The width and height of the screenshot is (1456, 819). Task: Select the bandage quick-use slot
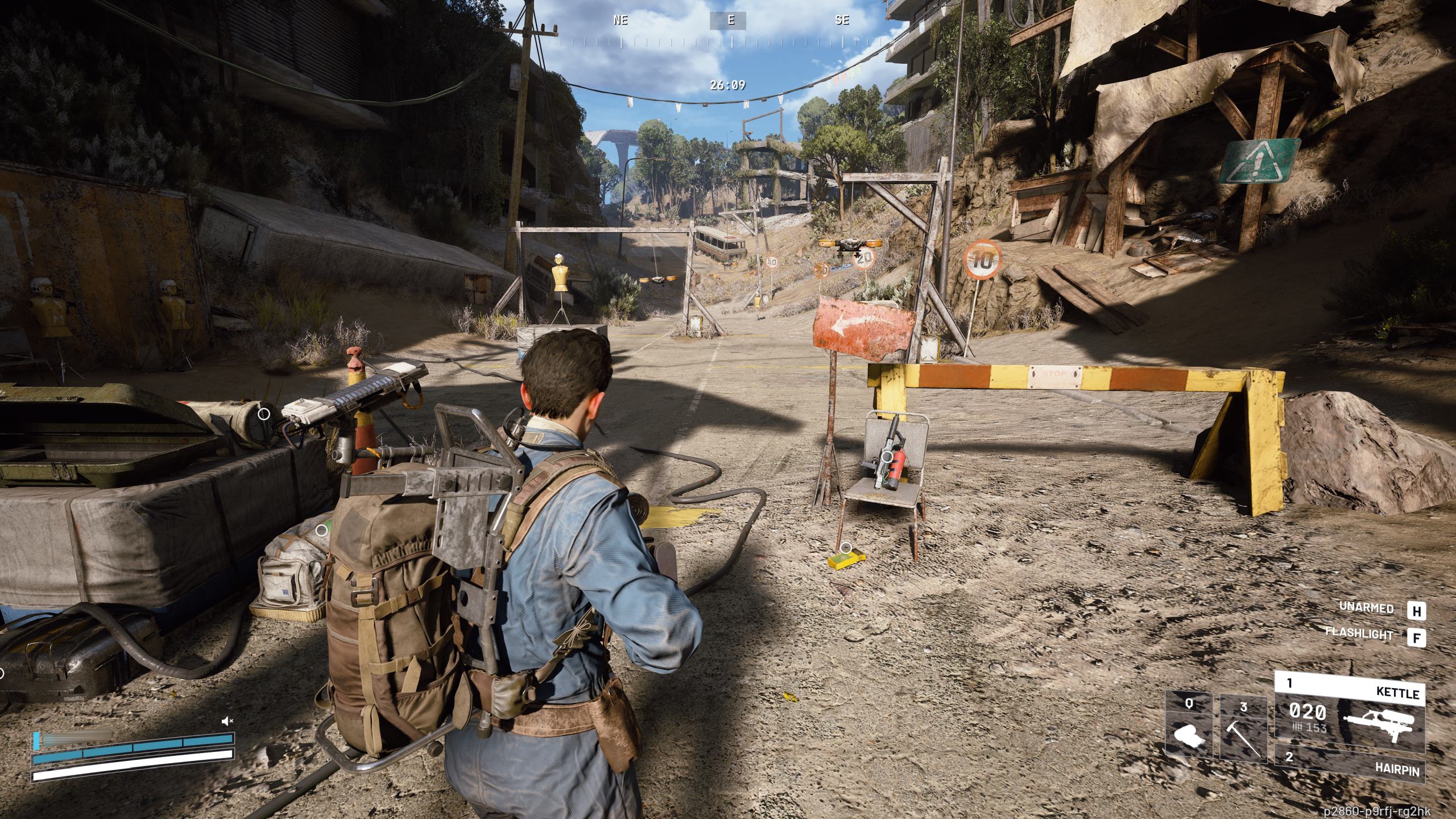pos(1189,727)
